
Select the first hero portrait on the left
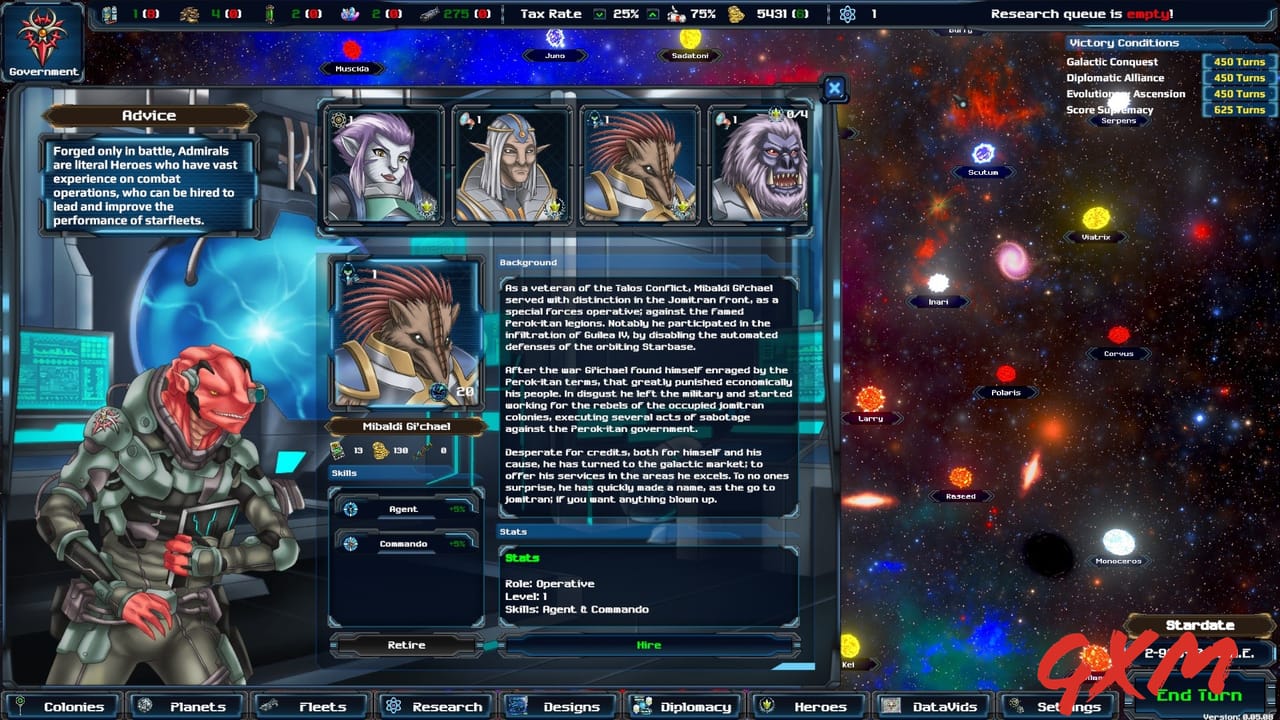click(x=386, y=162)
